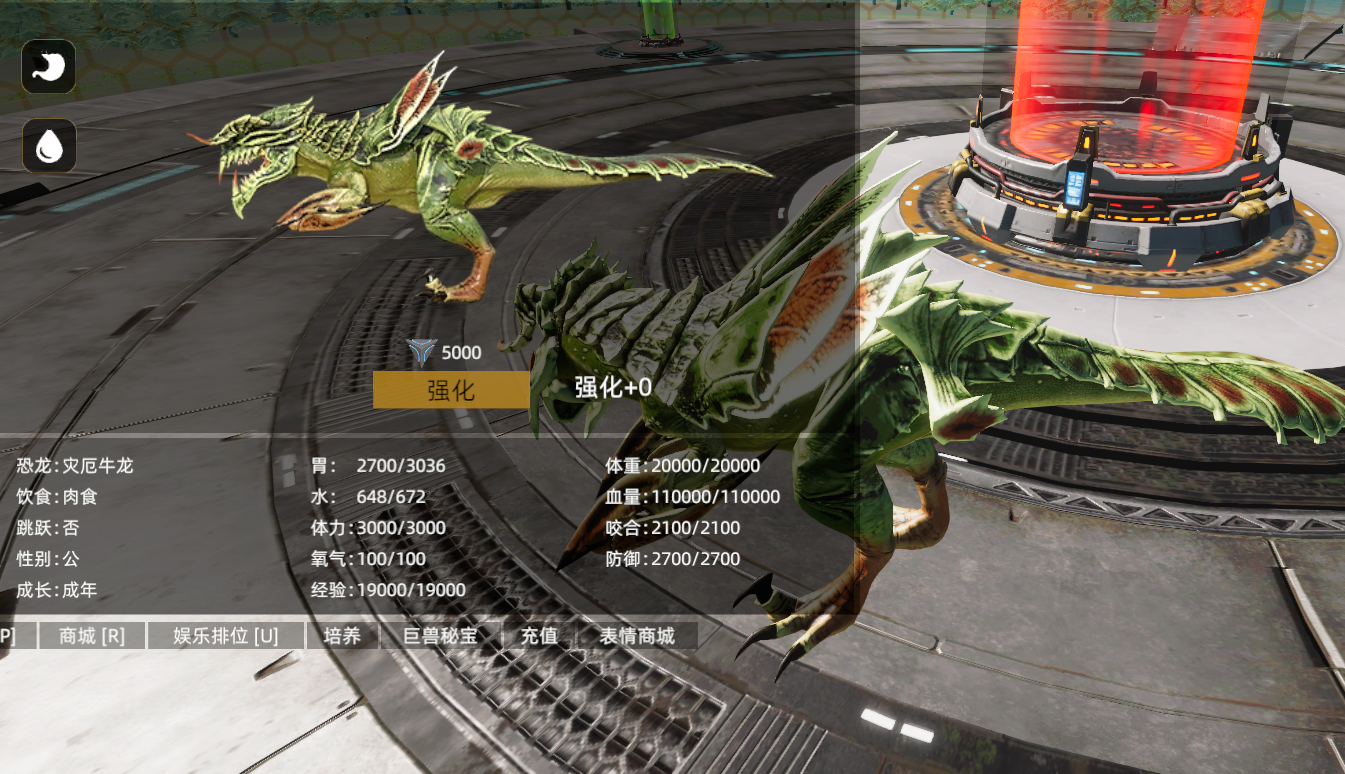Viewport: 1345px width, 774px height.
Task: Open the 娱乐排位 [U] ranked mode
Action: [226, 635]
